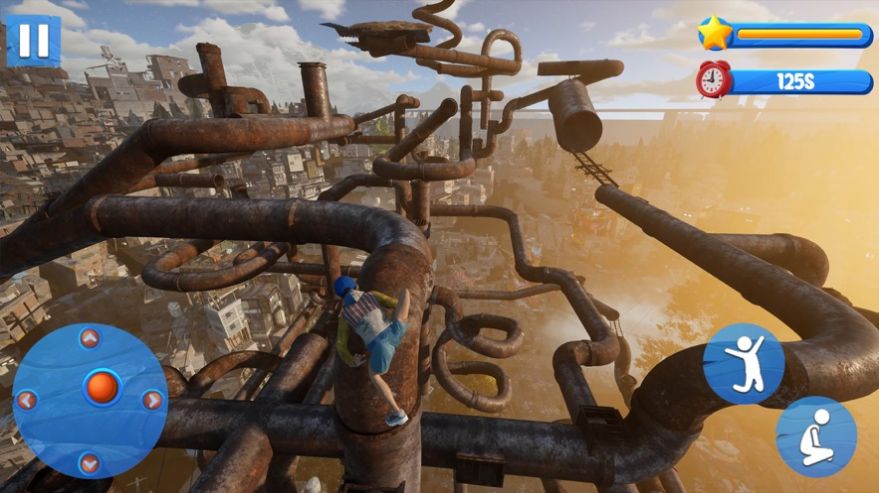Activate the crouch action button

(x=816, y=436)
